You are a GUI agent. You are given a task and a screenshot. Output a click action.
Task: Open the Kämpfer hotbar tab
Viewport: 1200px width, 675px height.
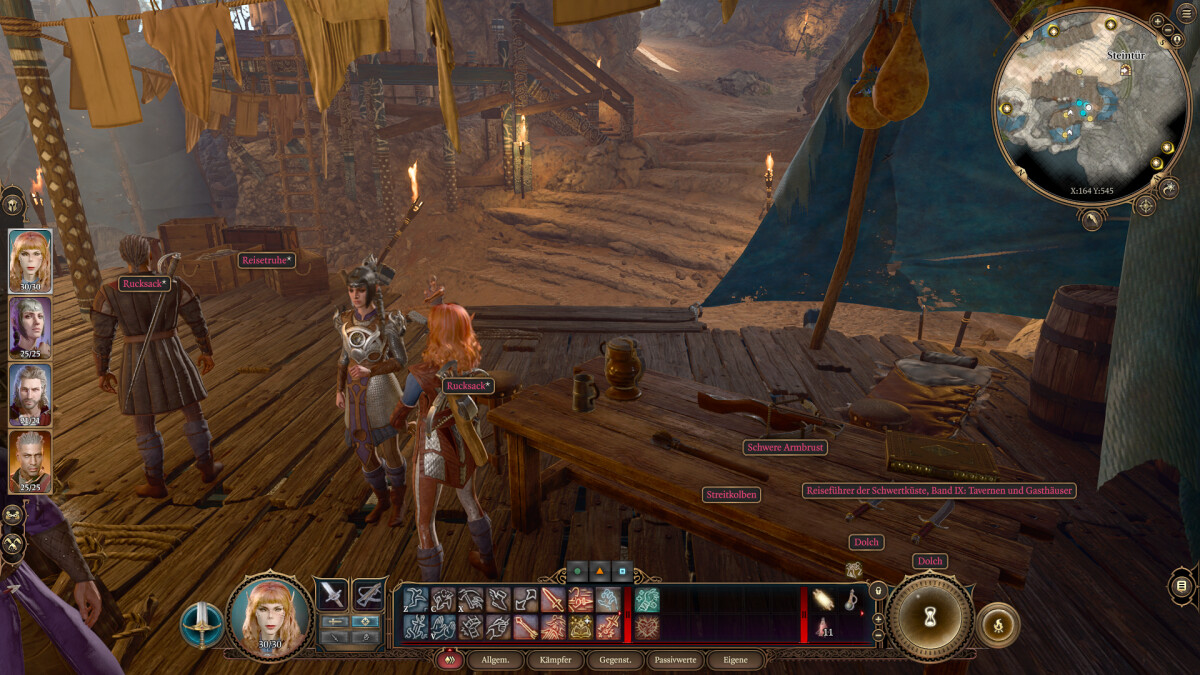[555, 660]
